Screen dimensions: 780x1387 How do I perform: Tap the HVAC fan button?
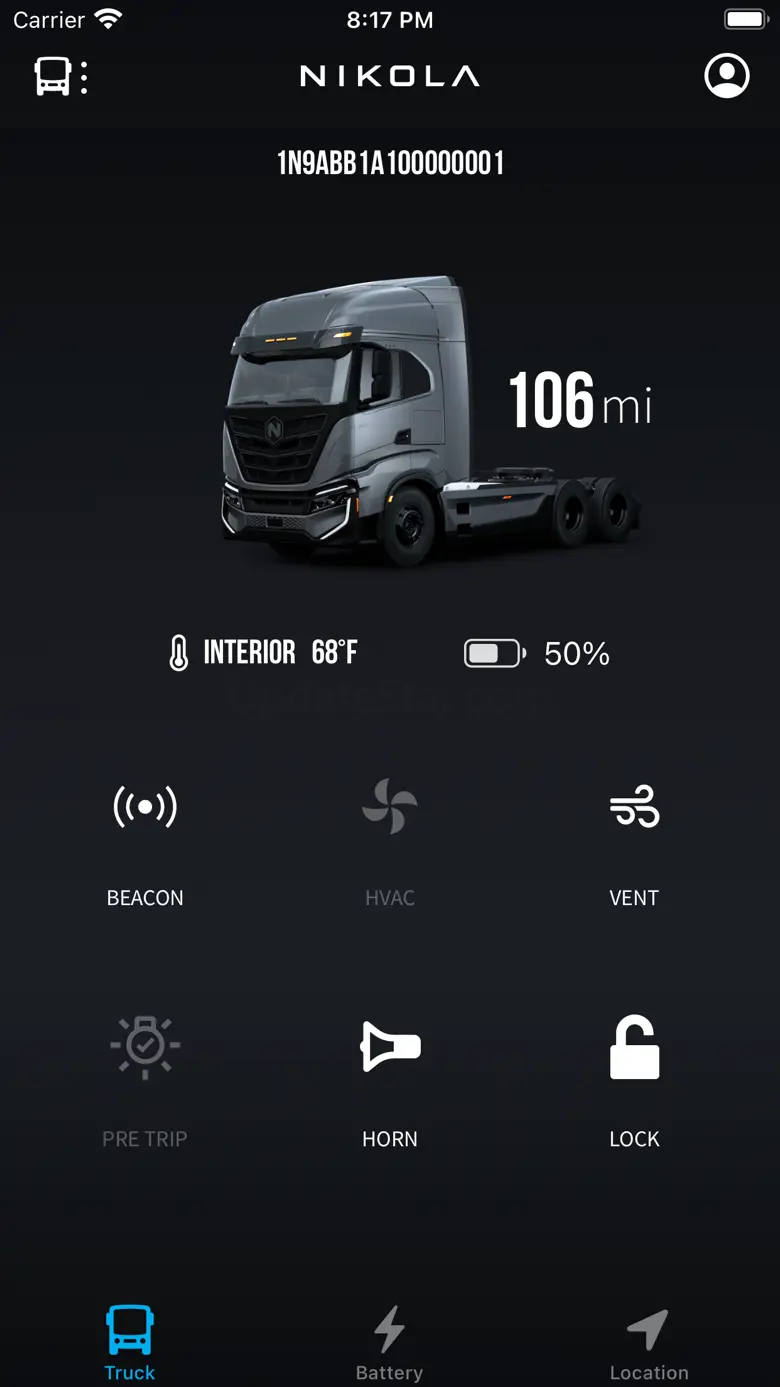click(x=389, y=807)
